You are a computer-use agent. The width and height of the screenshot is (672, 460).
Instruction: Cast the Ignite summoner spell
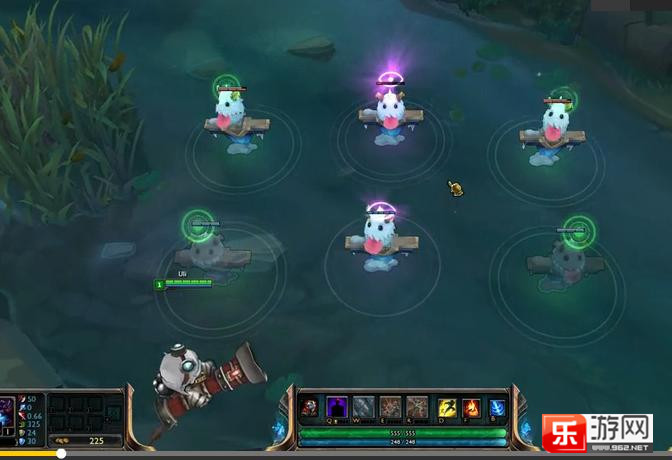pos(471,407)
